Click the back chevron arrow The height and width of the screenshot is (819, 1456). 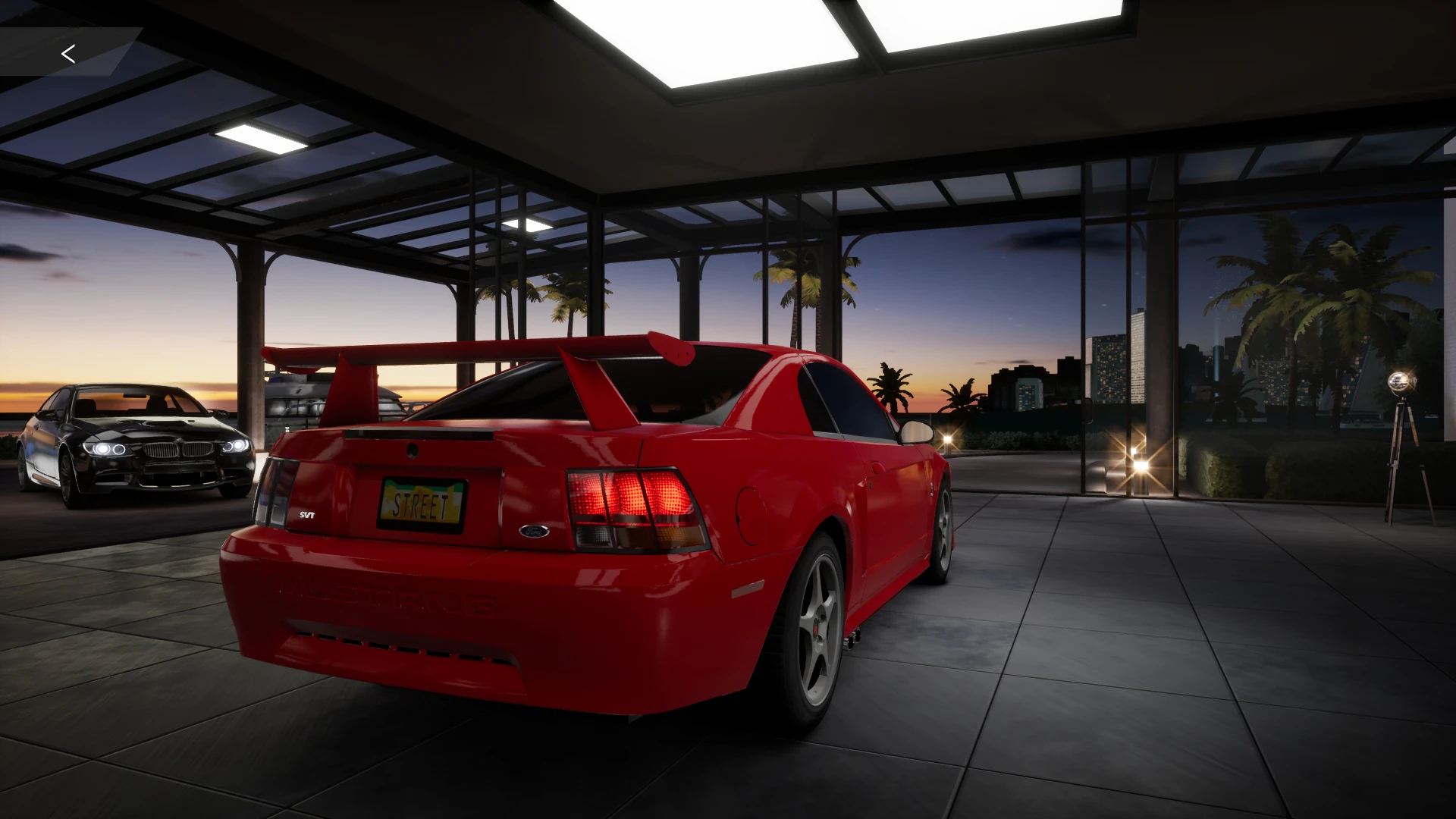(x=69, y=54)
